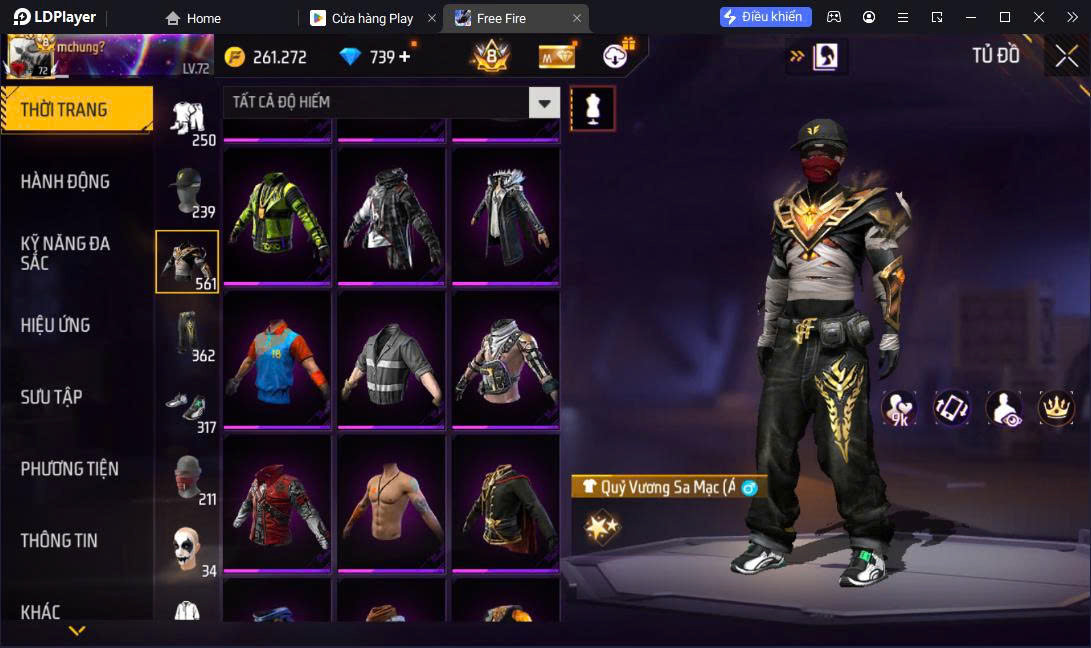
Task: Filter by shoes subcategory showing 317
Action: click(x=187, y=407)
